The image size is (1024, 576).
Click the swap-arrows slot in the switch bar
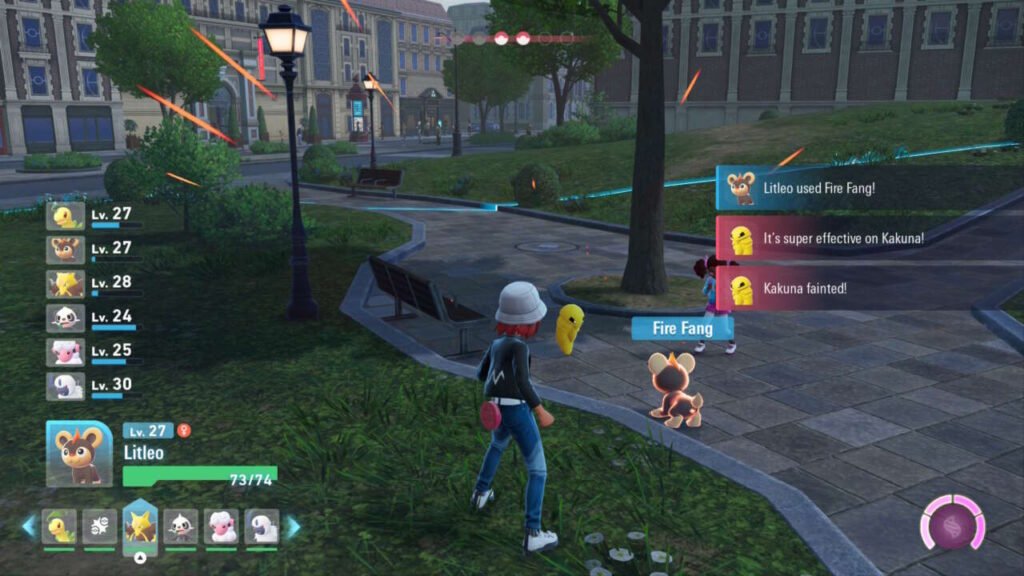pyautogui.click(x=99, y=526)
